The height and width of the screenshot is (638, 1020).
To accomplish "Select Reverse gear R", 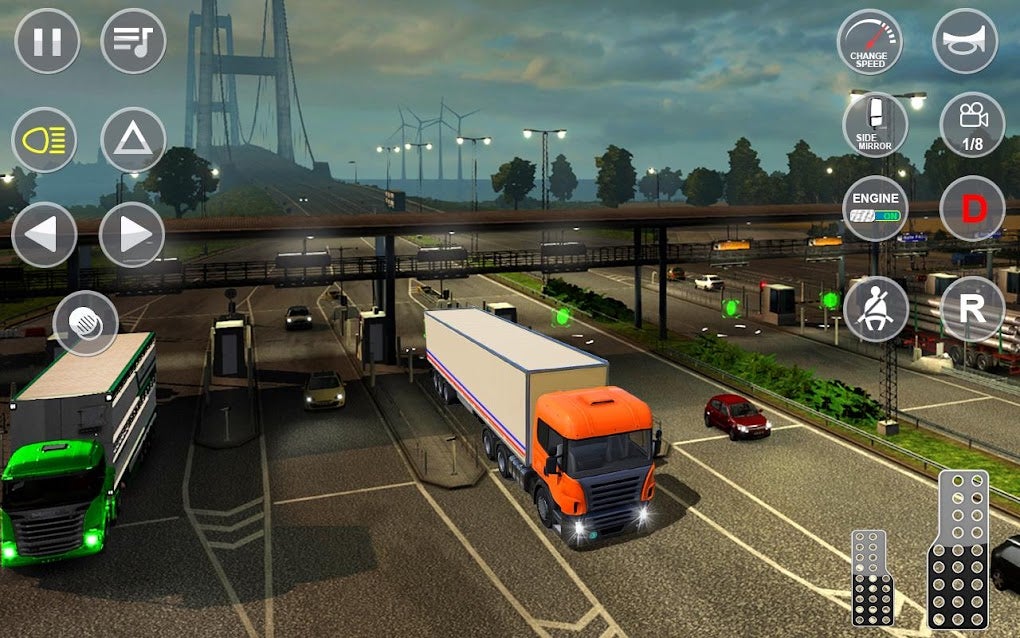I will pyautogui.click(x=972, y=308).
